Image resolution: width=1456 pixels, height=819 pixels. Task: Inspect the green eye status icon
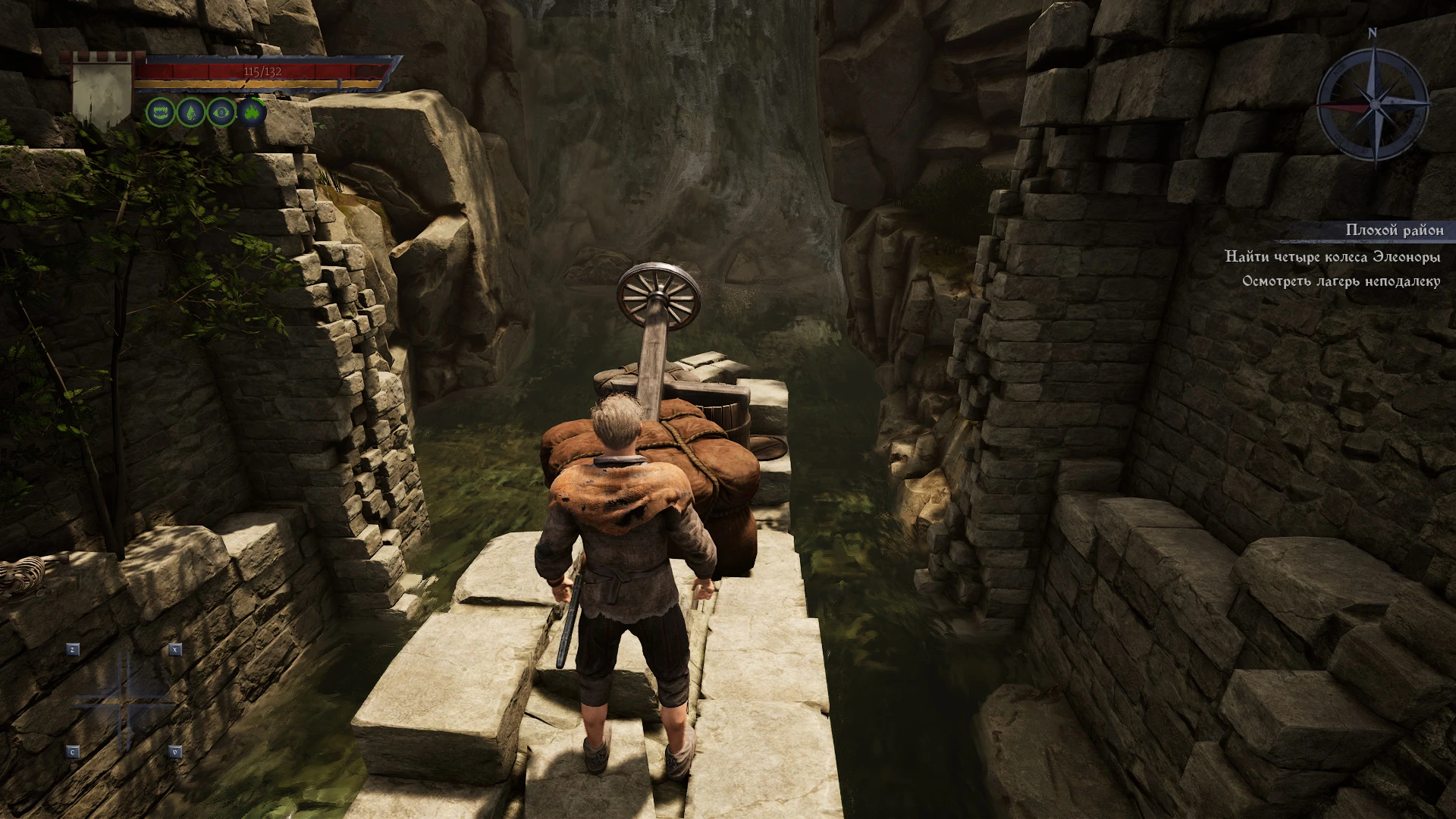[x=221, y=113]
